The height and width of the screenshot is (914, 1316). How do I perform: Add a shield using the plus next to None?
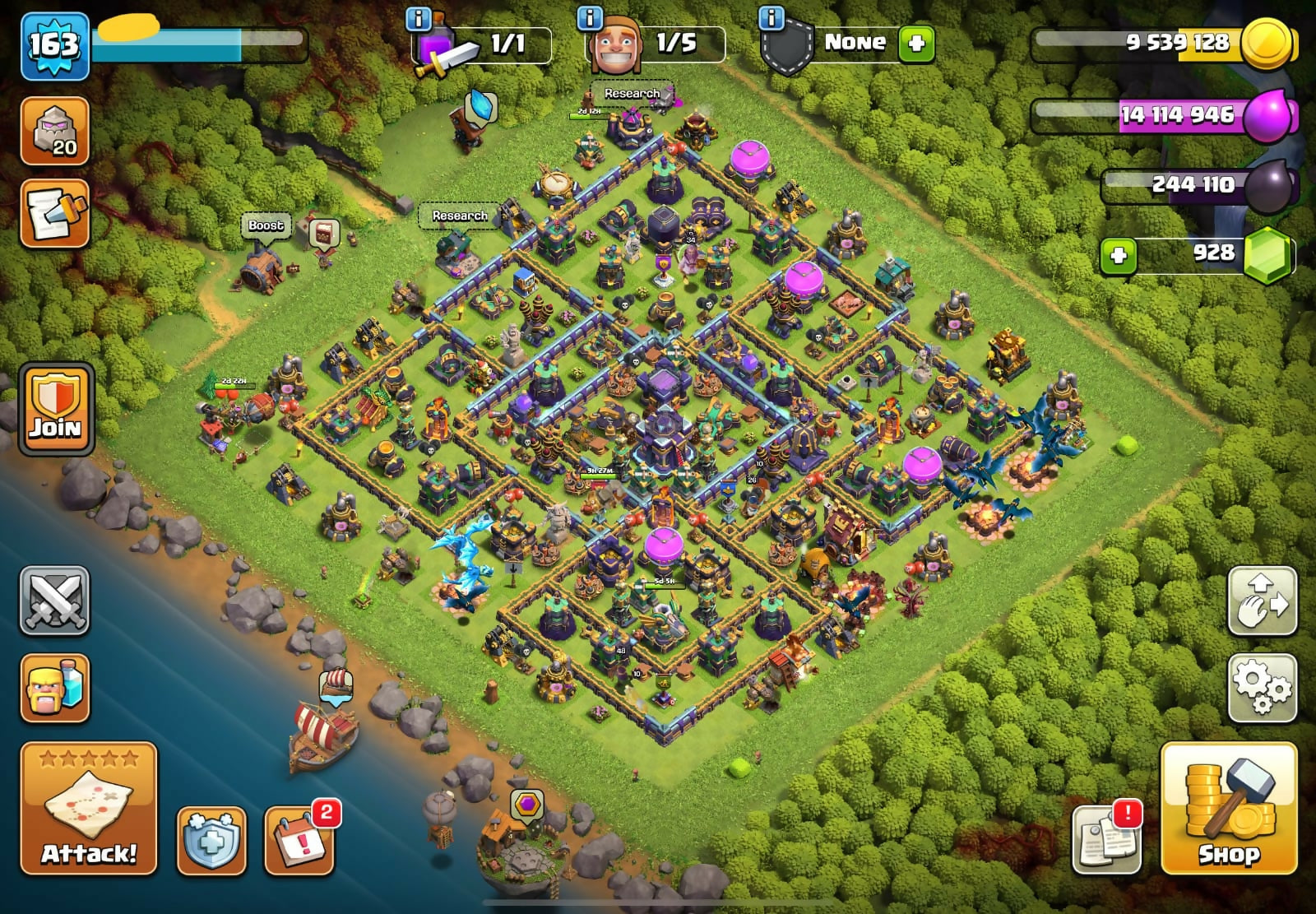tap(916, 43)
